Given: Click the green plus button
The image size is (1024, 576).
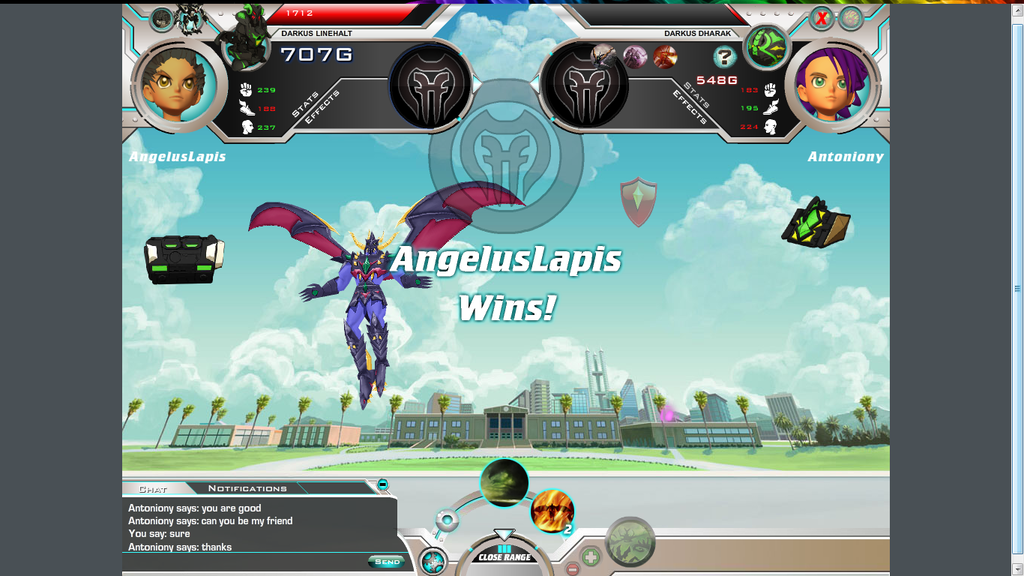Looking at the screenshot, I should (x=591, y=556).
